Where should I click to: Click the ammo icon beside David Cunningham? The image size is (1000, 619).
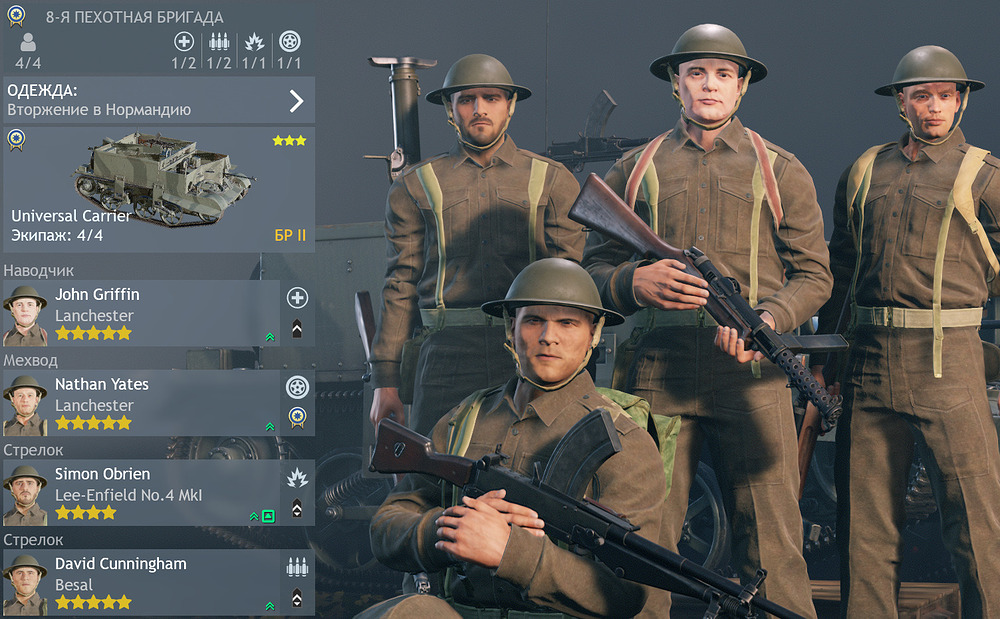coord(297,567)
